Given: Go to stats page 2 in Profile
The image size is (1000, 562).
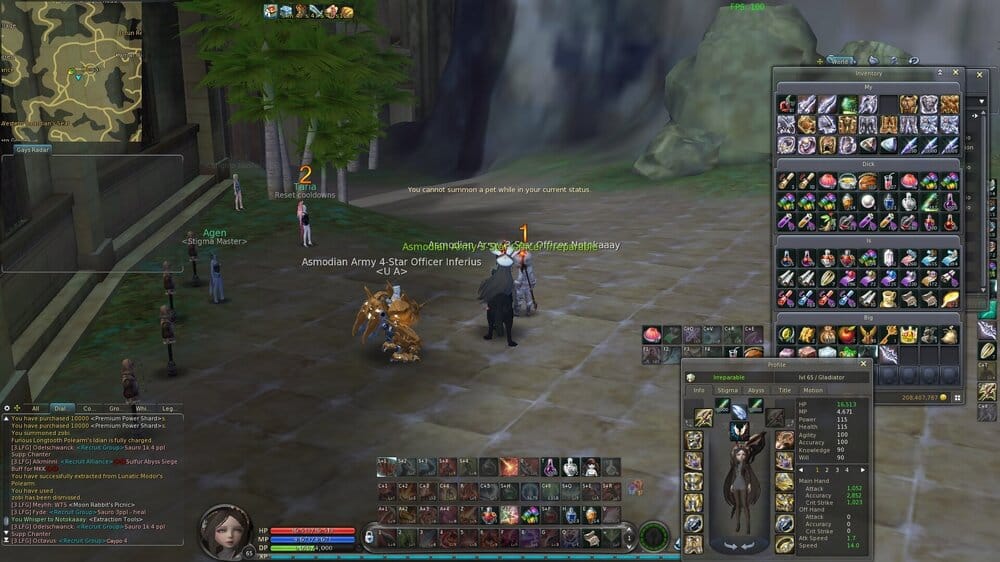Looking at the screenshot, I should tap(827, 469).
